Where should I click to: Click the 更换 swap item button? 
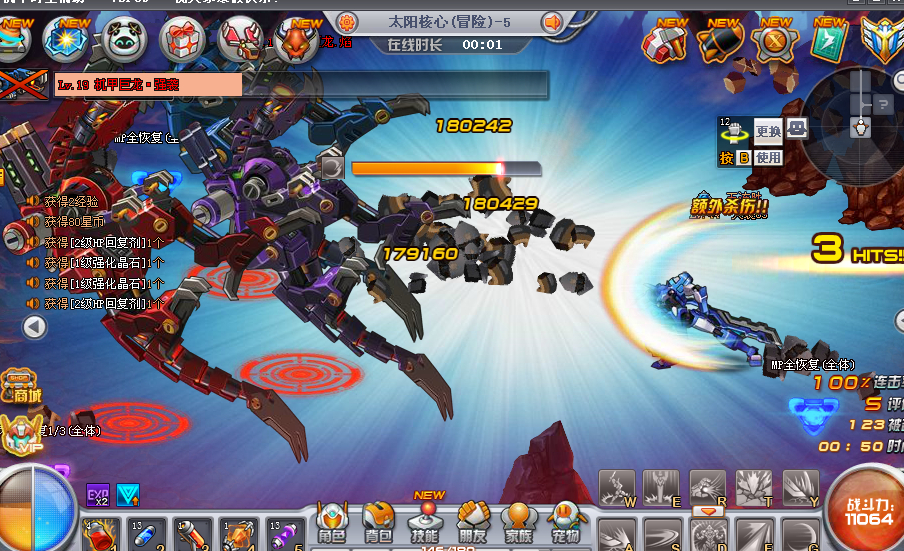pyautogui.click(x=768, y=131)
